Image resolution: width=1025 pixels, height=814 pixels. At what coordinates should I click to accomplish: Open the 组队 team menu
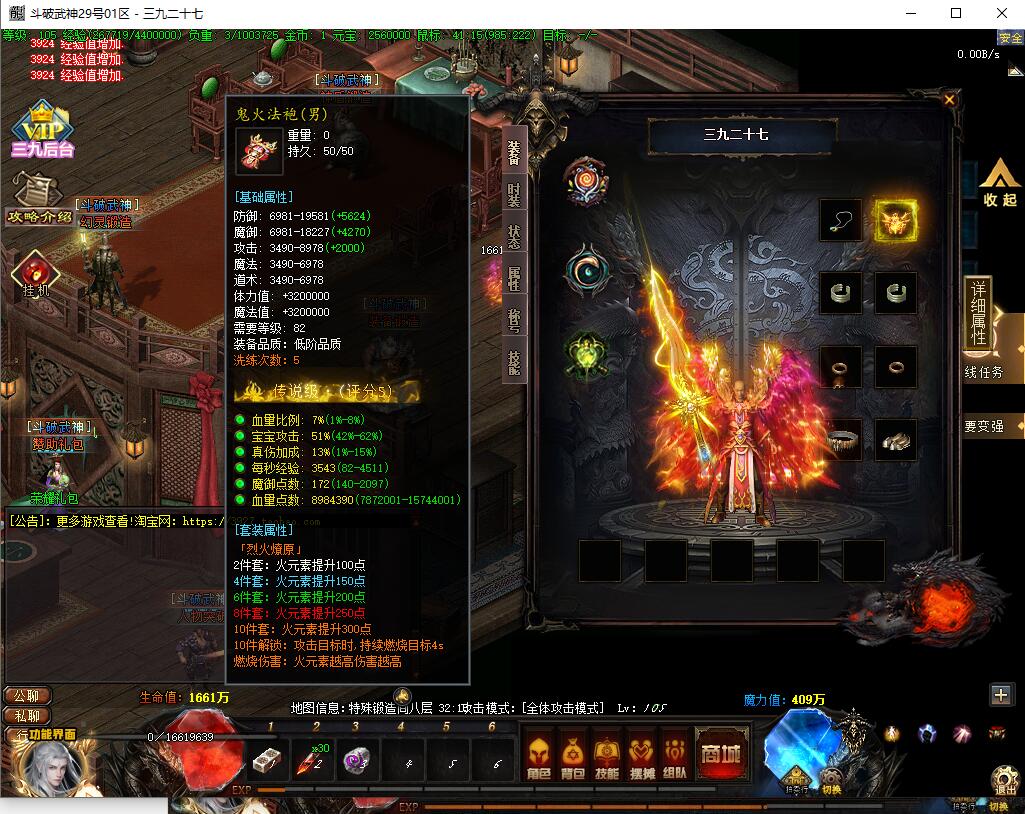[x=675, y=753]
